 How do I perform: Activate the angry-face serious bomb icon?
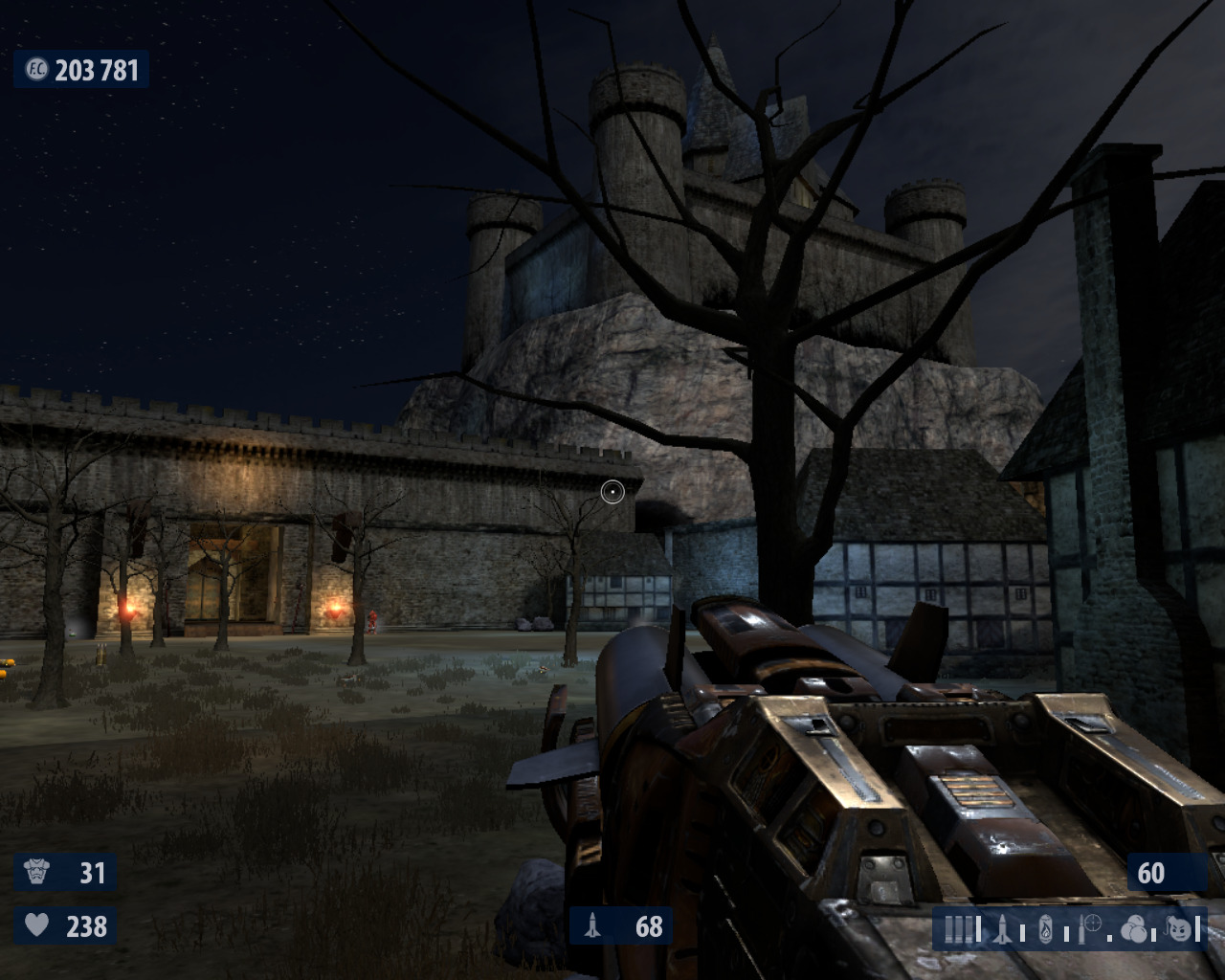tap(1180, 927)
